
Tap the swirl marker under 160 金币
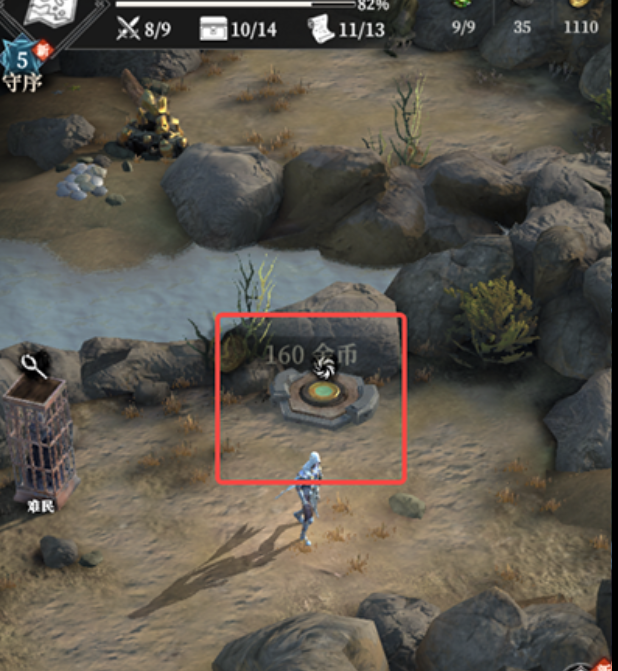[323, 371]
